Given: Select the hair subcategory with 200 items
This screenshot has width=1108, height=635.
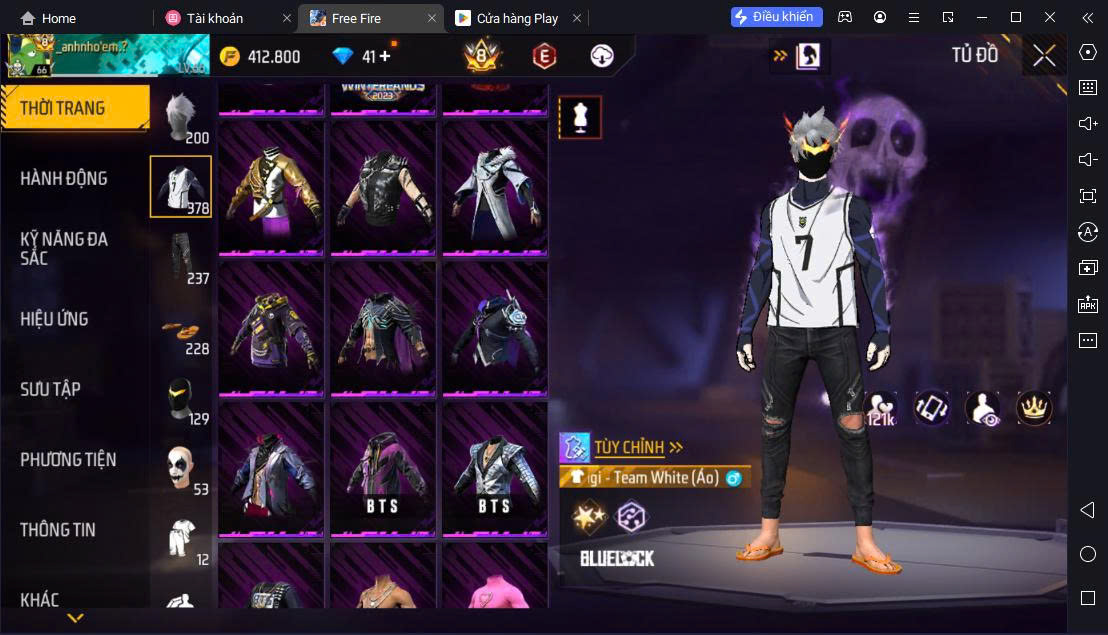Looking at the screenshot, I should pyautogui.click(x=181, y=118).
